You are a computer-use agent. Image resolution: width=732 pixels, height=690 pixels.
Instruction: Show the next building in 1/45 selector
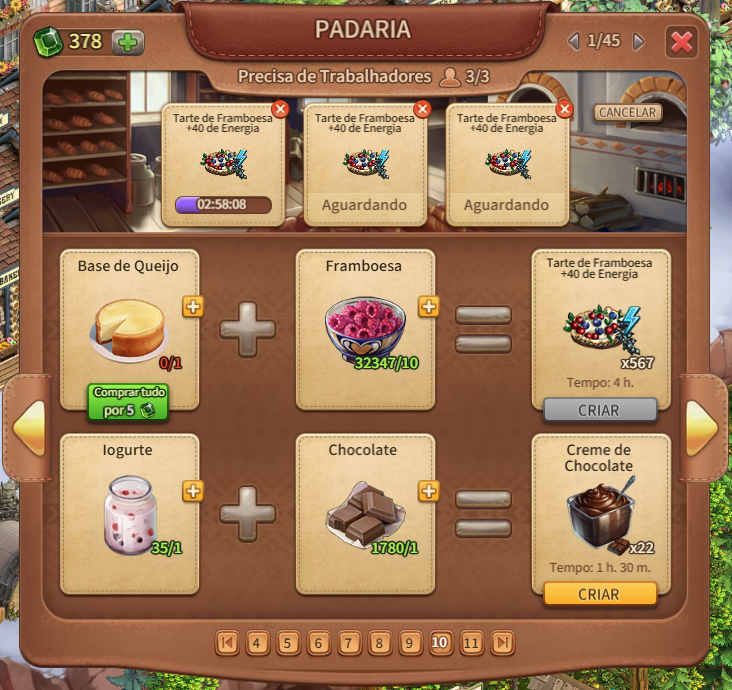pos(638,42)
